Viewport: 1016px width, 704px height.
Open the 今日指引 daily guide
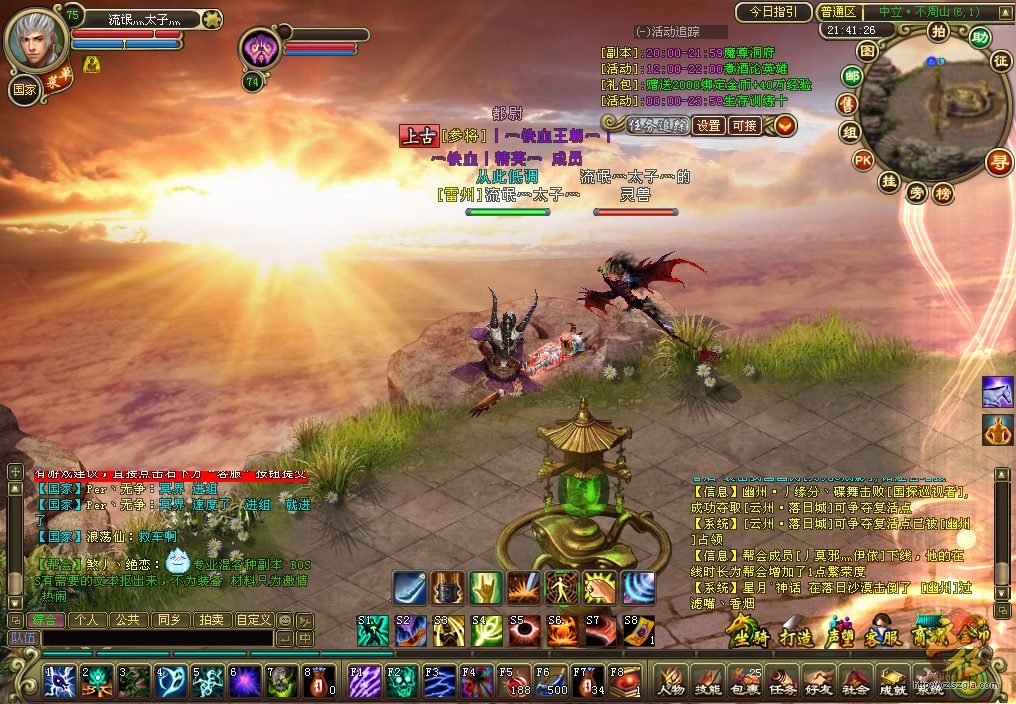coord(773,12)
